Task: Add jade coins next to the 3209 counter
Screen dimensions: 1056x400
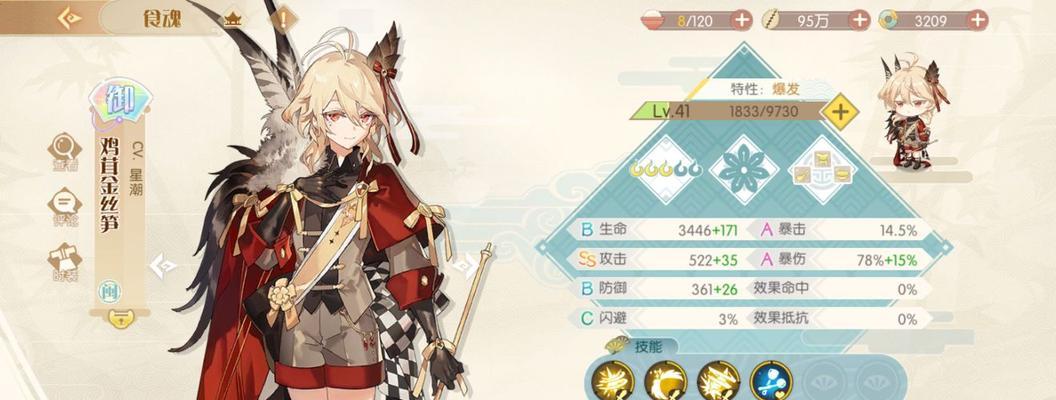Action: [977, 19]
